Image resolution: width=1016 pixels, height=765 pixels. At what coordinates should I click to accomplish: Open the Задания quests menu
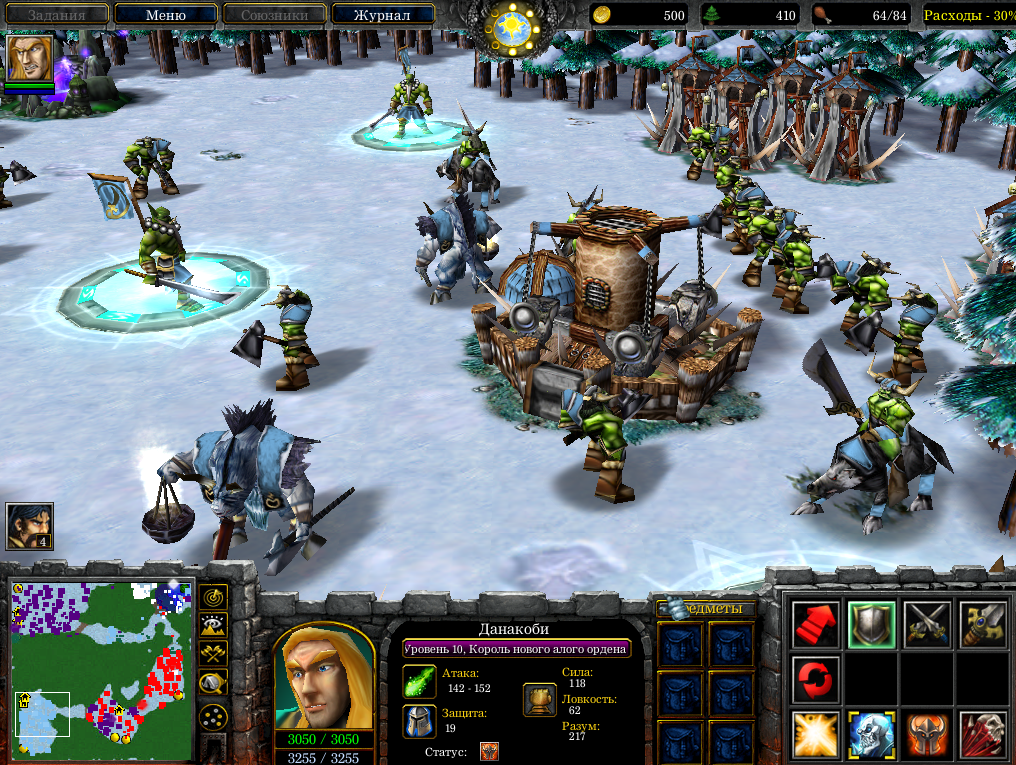coord(56,15)
